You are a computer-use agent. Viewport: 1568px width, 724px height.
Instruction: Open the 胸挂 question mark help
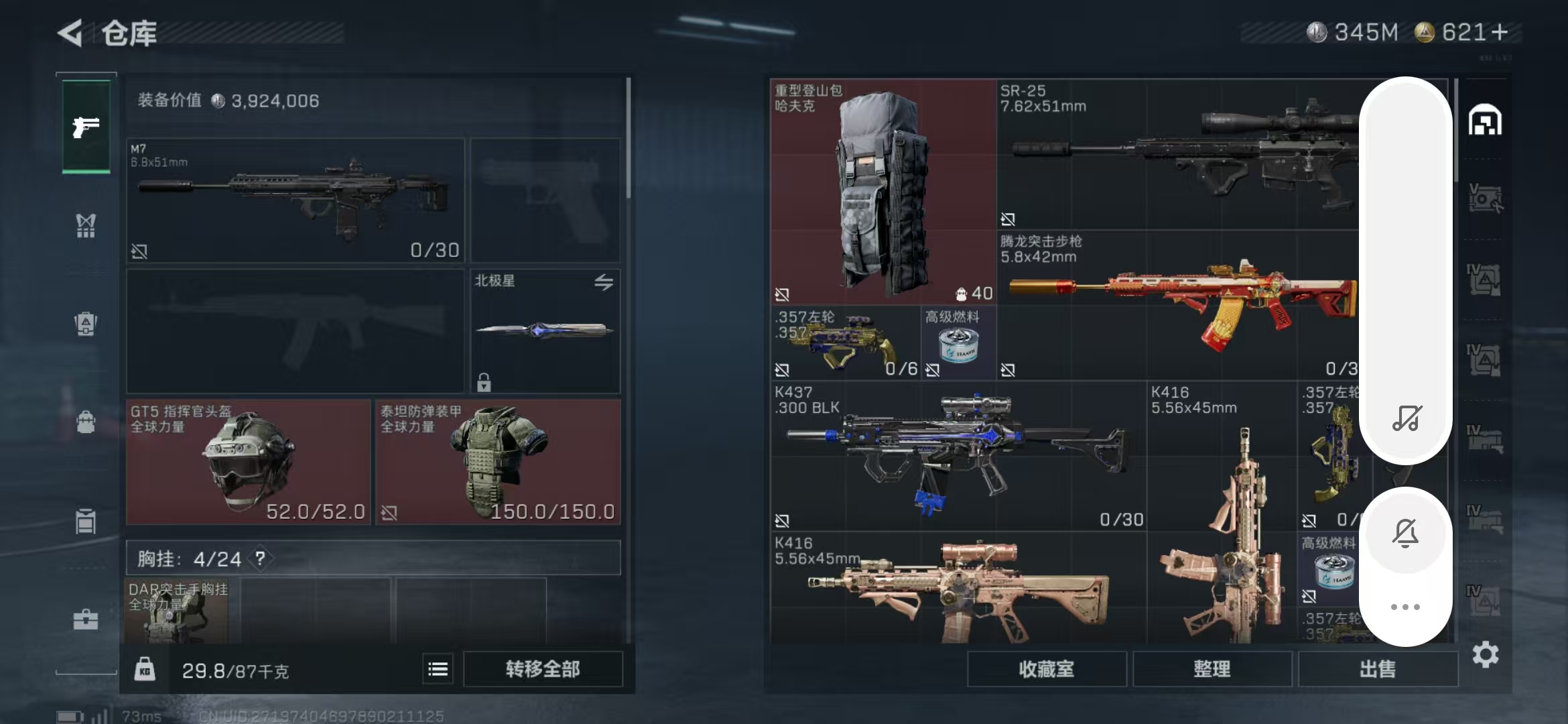point(260,558)
